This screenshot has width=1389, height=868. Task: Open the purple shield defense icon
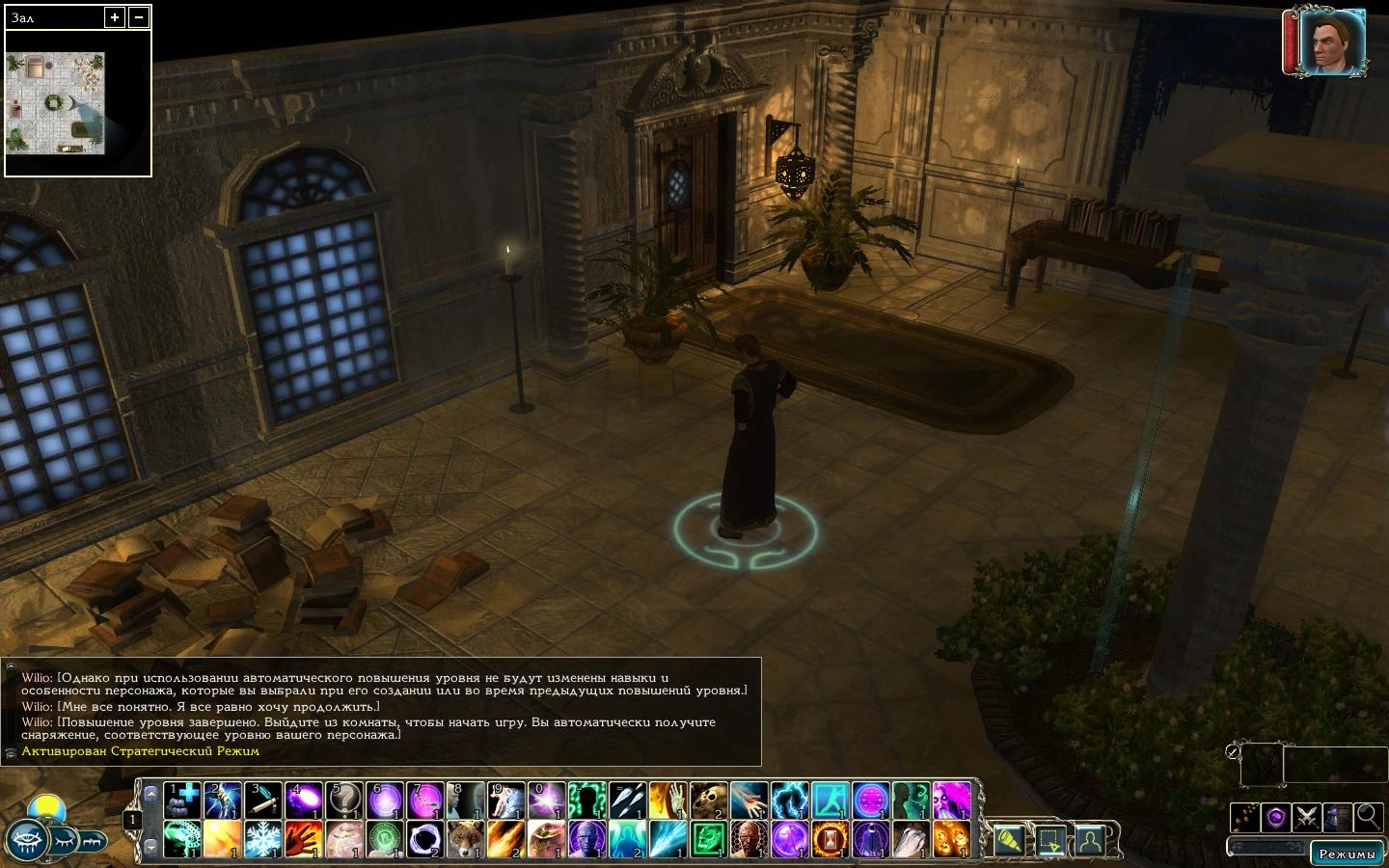click(x=1276, y=817)
